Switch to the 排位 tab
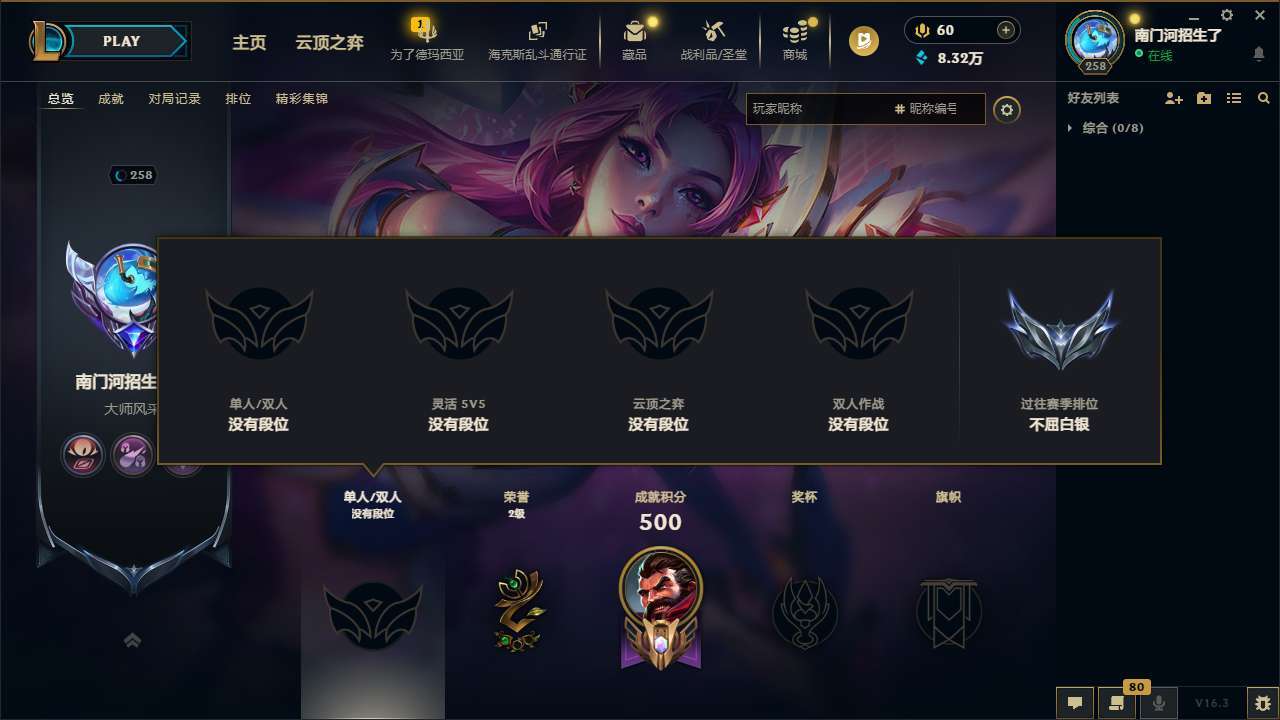The image size is (1280, 720). point(239,98)
